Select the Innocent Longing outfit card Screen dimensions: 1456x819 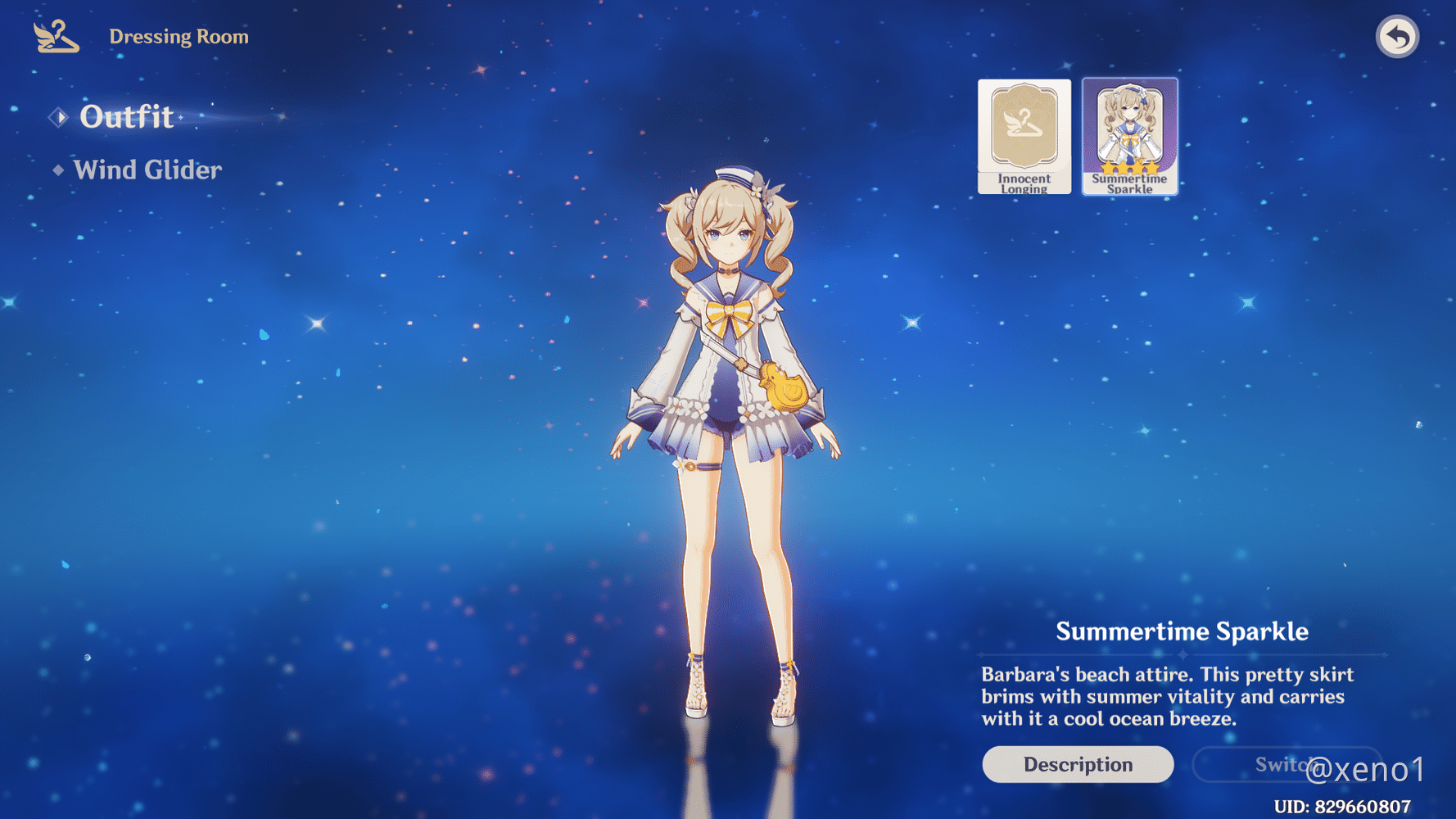[1024, 137]
